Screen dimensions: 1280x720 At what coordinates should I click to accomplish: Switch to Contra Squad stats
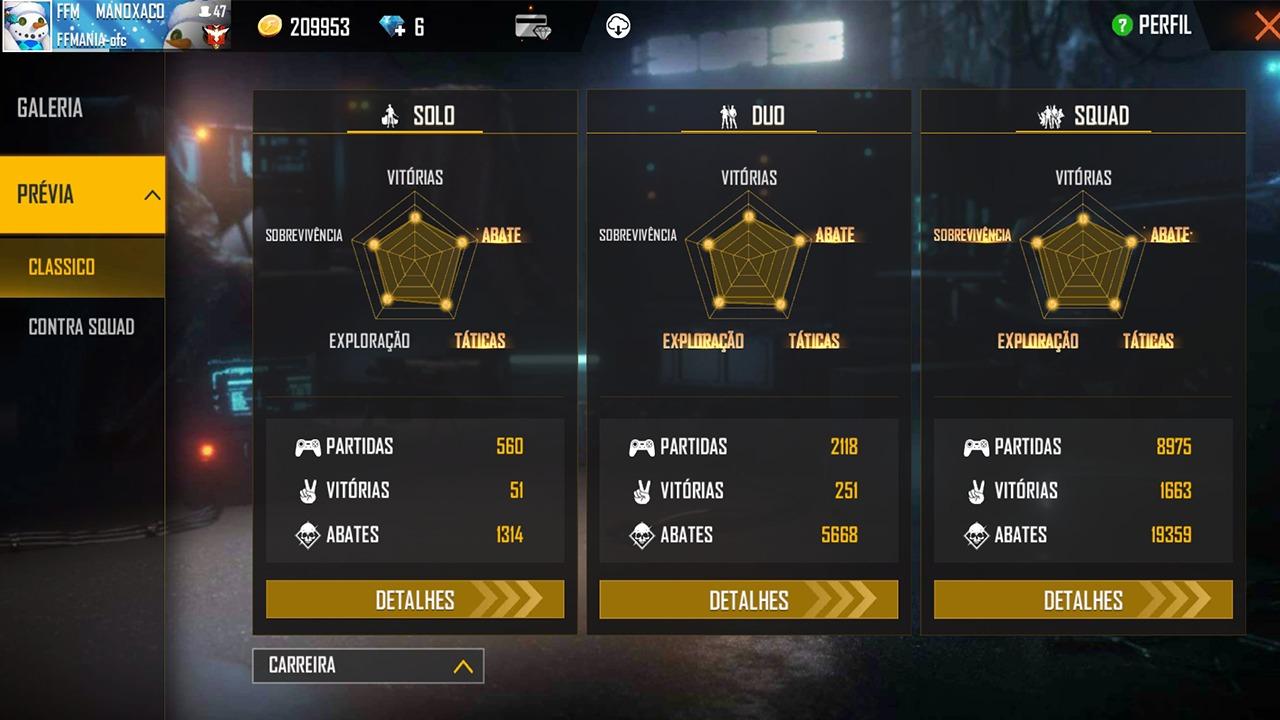tap(81, 327)
